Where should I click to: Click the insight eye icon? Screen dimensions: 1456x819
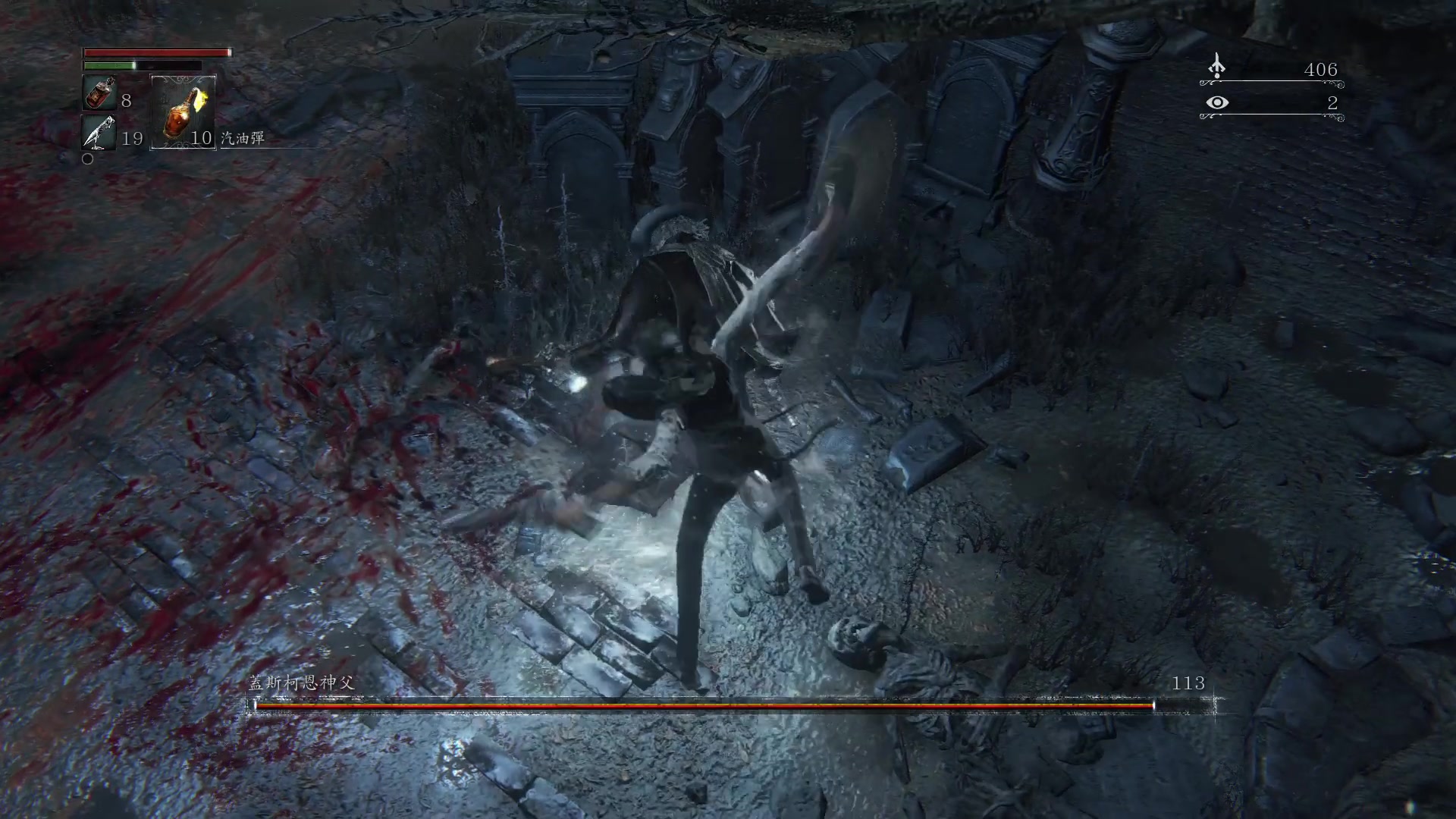[x=1217, y=102]
